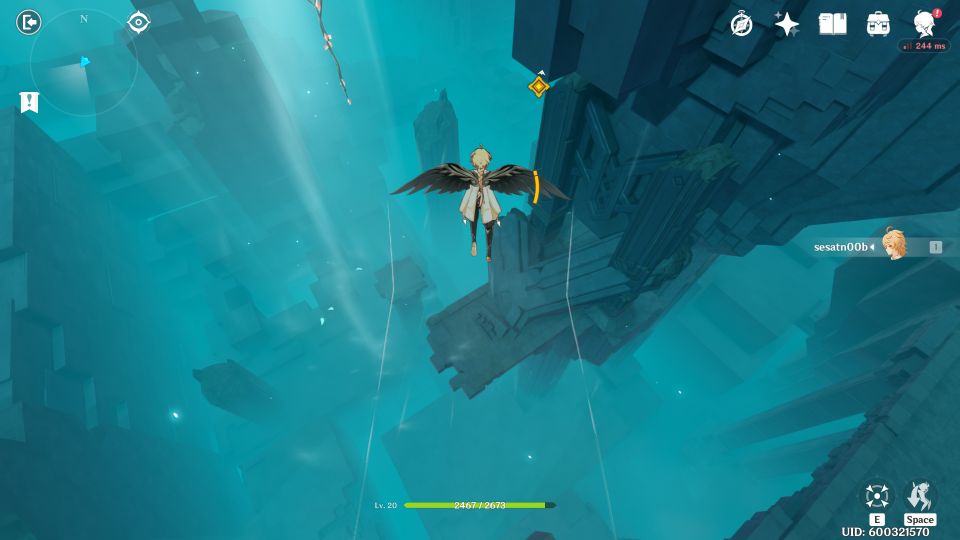Image resolution: width=960 pixels, height=540 pixels.
Task: Open the Adventurer Handbook book icon
Action: coord(832,24)
